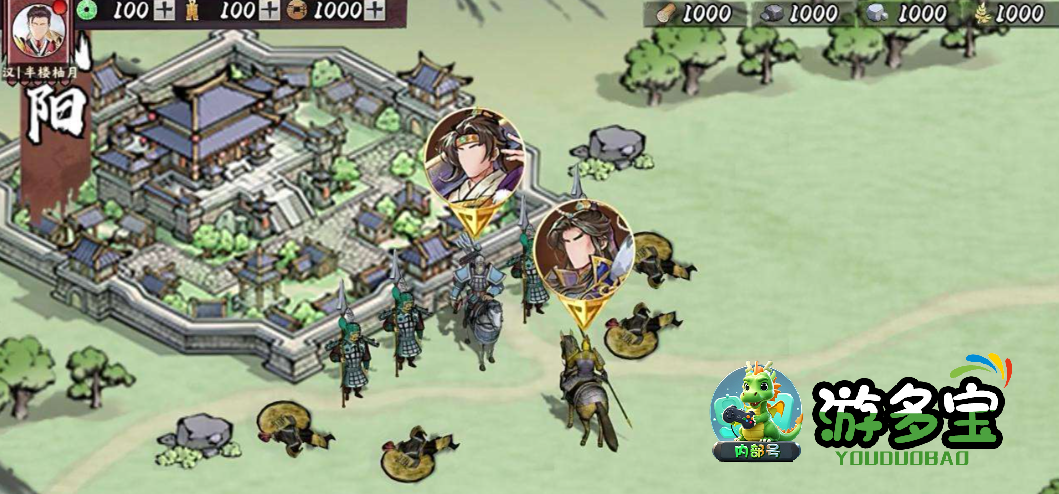1059x494 pixels.
Task: Add copper coins using the plus button
Action: click(x=373, y=11)
